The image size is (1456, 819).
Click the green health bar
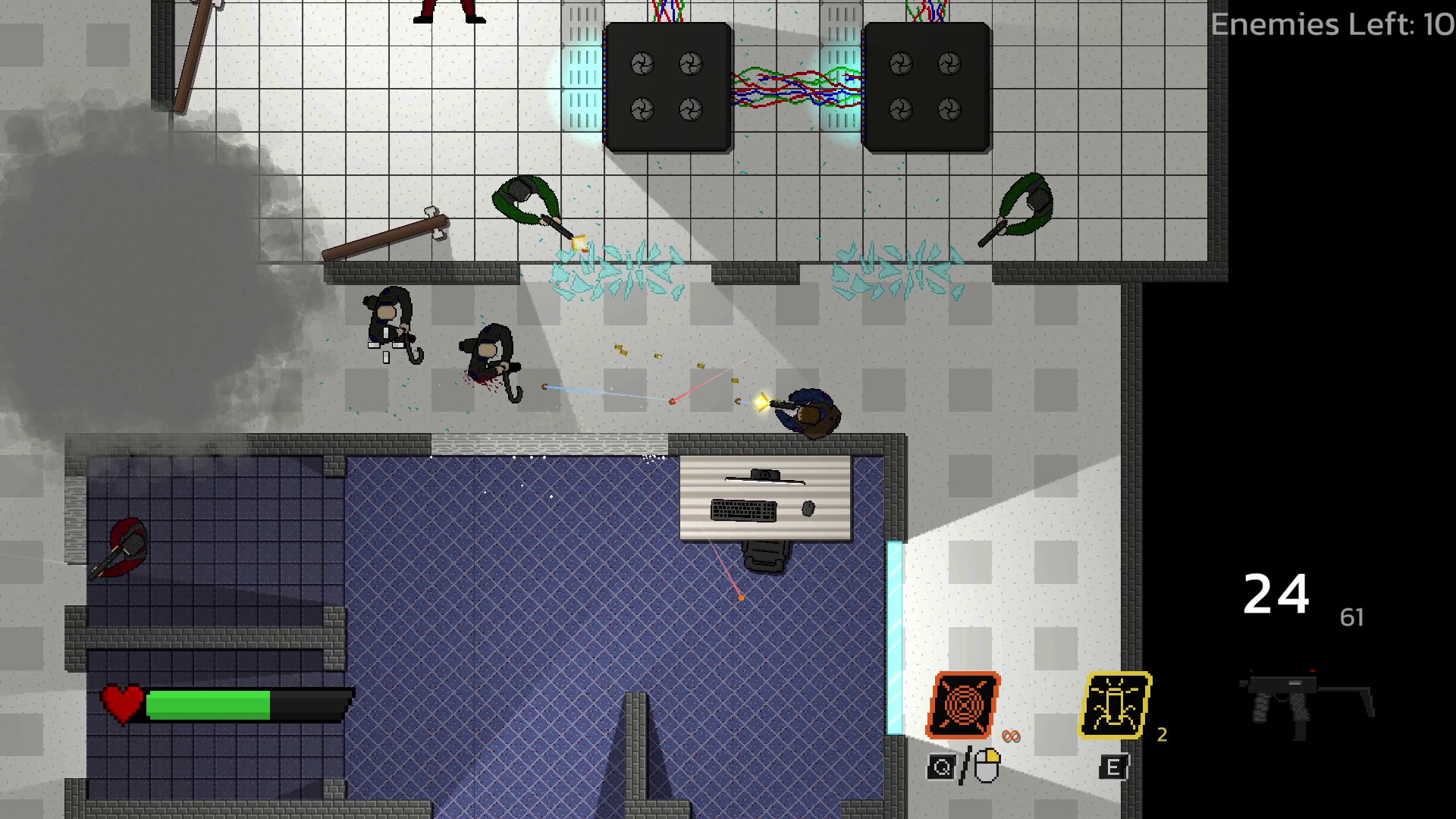click(x=209, y=704)
